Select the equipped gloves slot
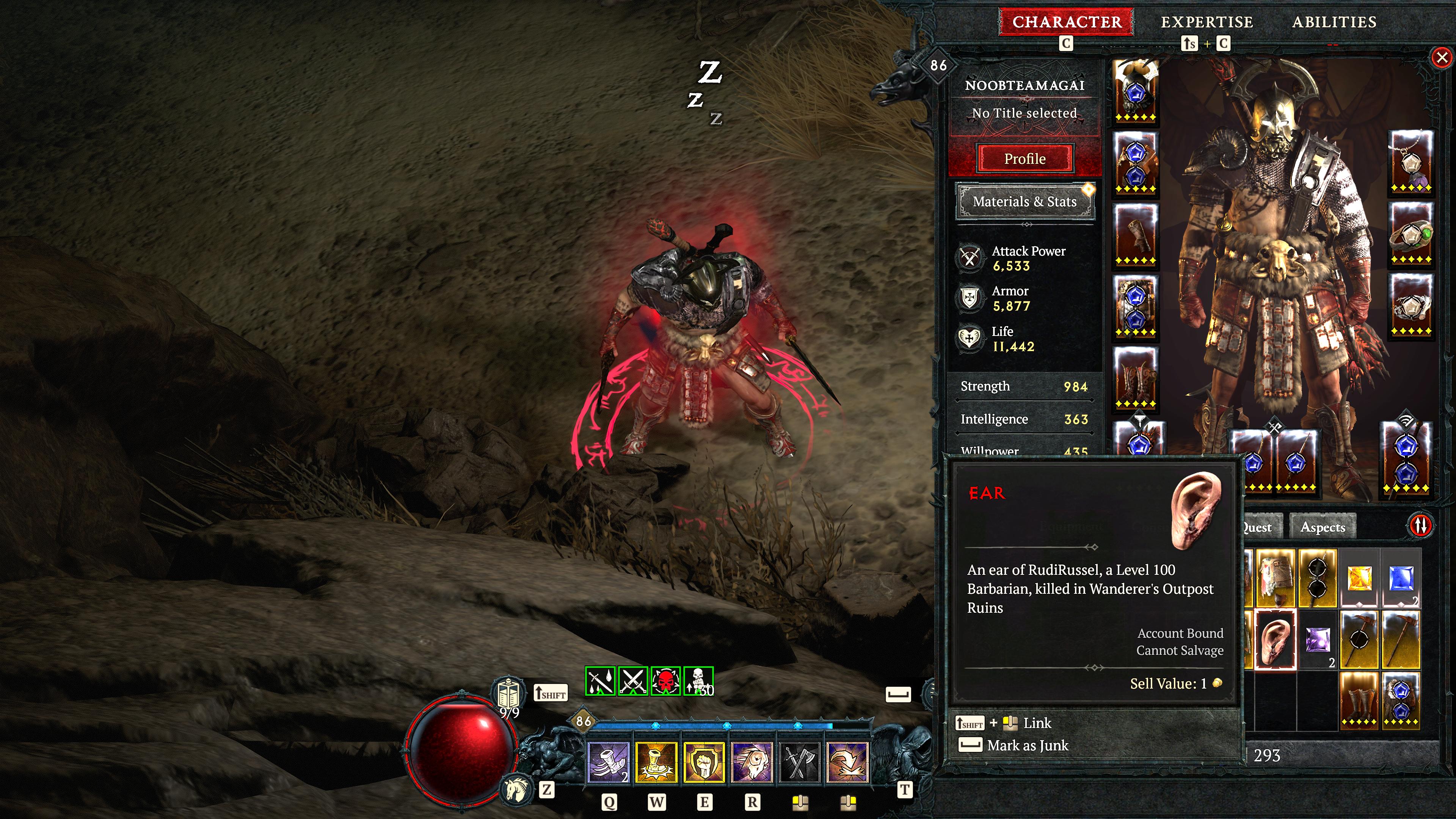The image size is (1456, 819). point(1136,235)
